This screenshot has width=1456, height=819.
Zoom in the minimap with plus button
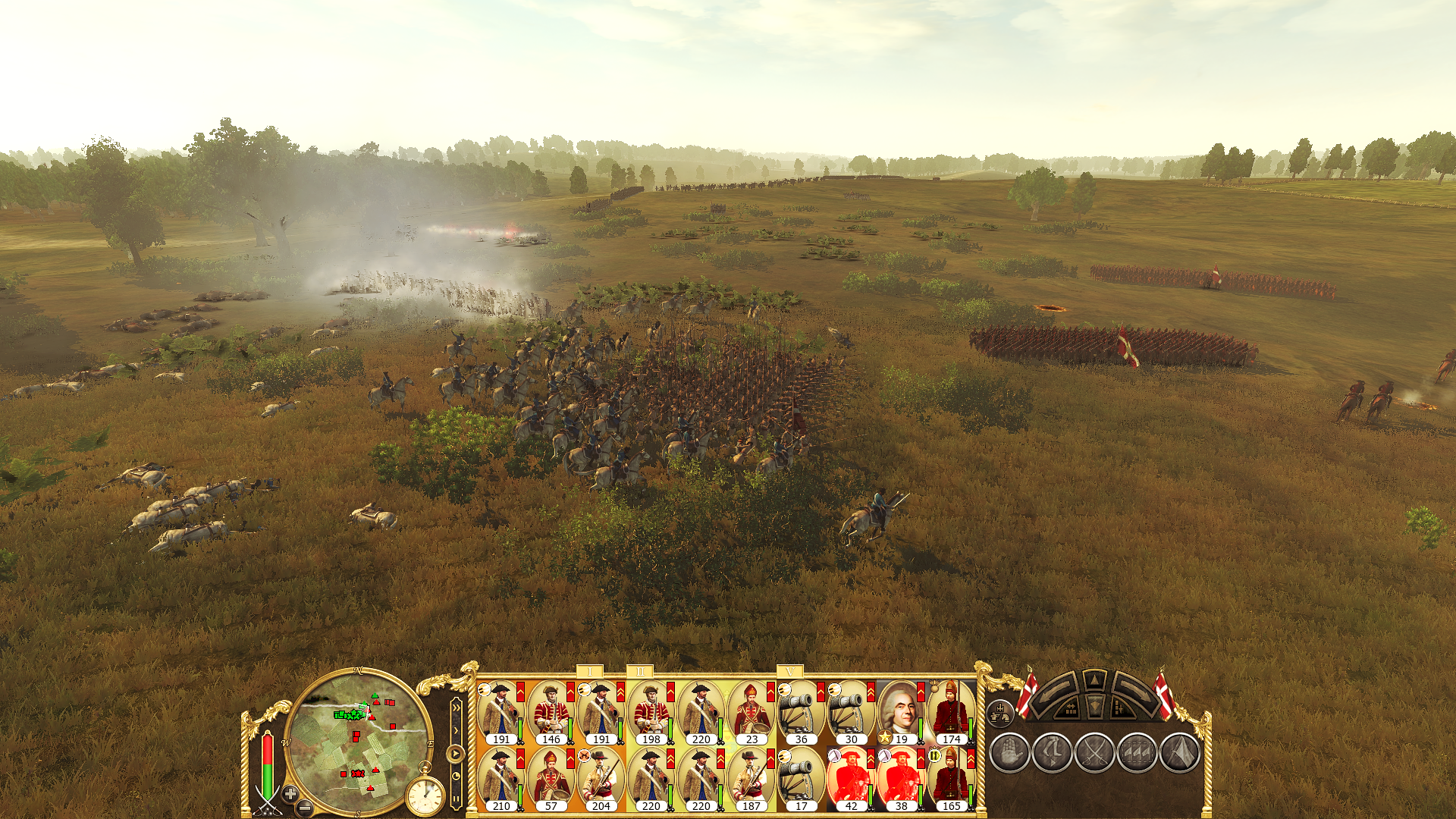[290, 793]
